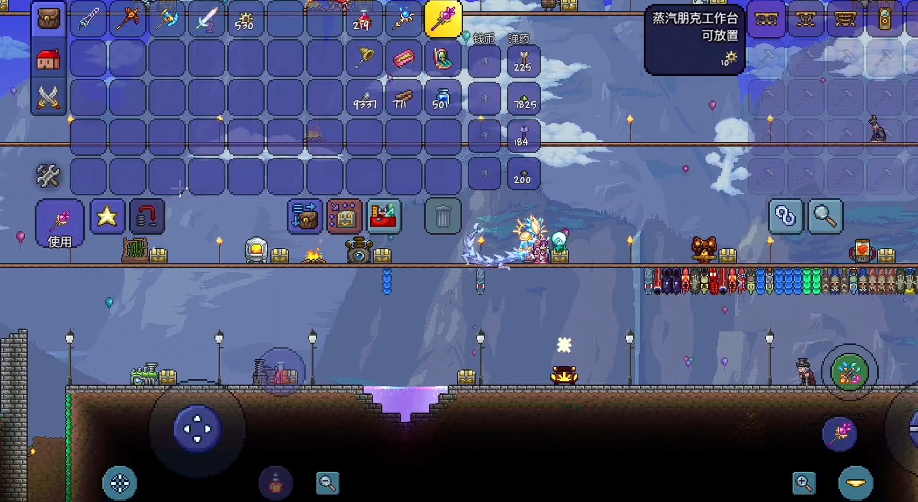Image resolution: width=918 pixels, height=502 pixels.
Task: Toggle the favorite star button
Action: coord(107,215)
